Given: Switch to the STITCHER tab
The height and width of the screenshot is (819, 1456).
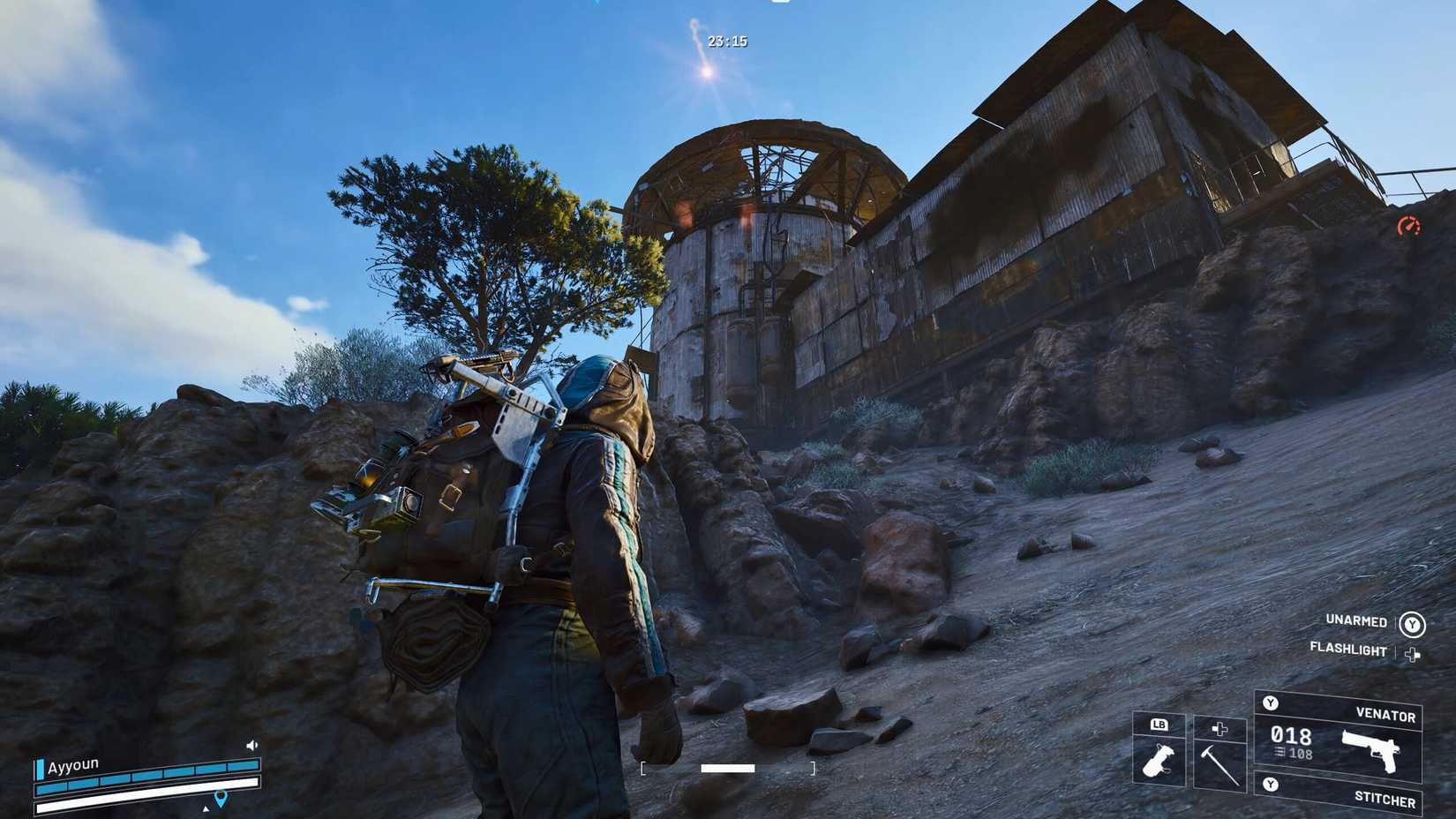Looking at the screenshot, I should pos(1385,799).
